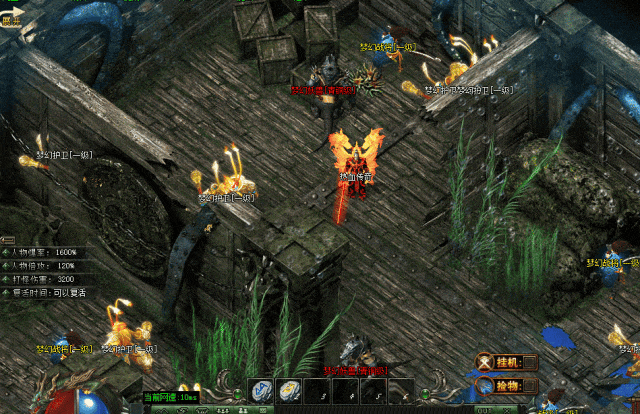Click the 挂机 crossed-swords icon
The width and height of the screenshot is (640, 414).
485,362
